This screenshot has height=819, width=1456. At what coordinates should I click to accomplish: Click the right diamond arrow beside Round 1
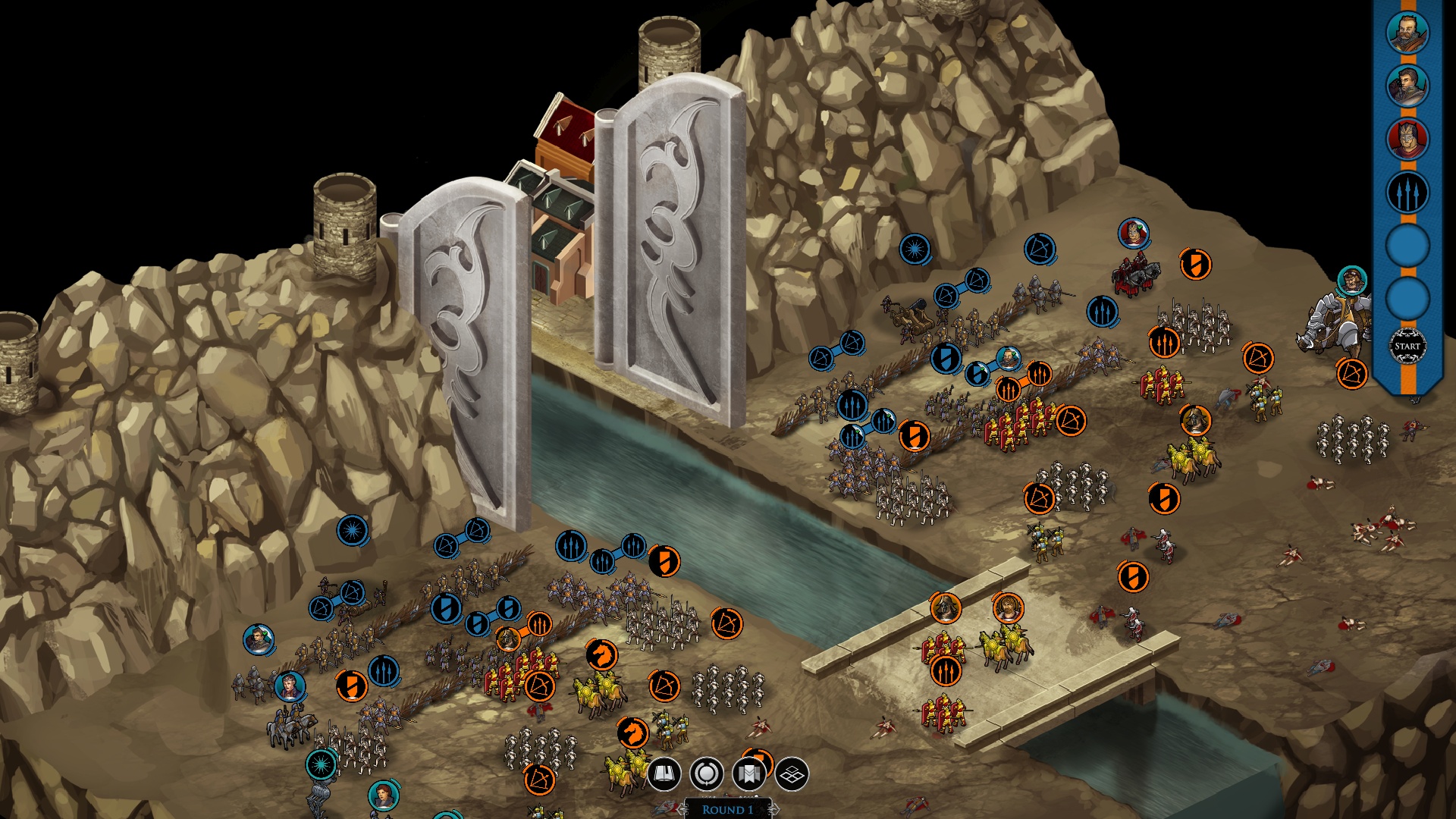tap(774, 811)
